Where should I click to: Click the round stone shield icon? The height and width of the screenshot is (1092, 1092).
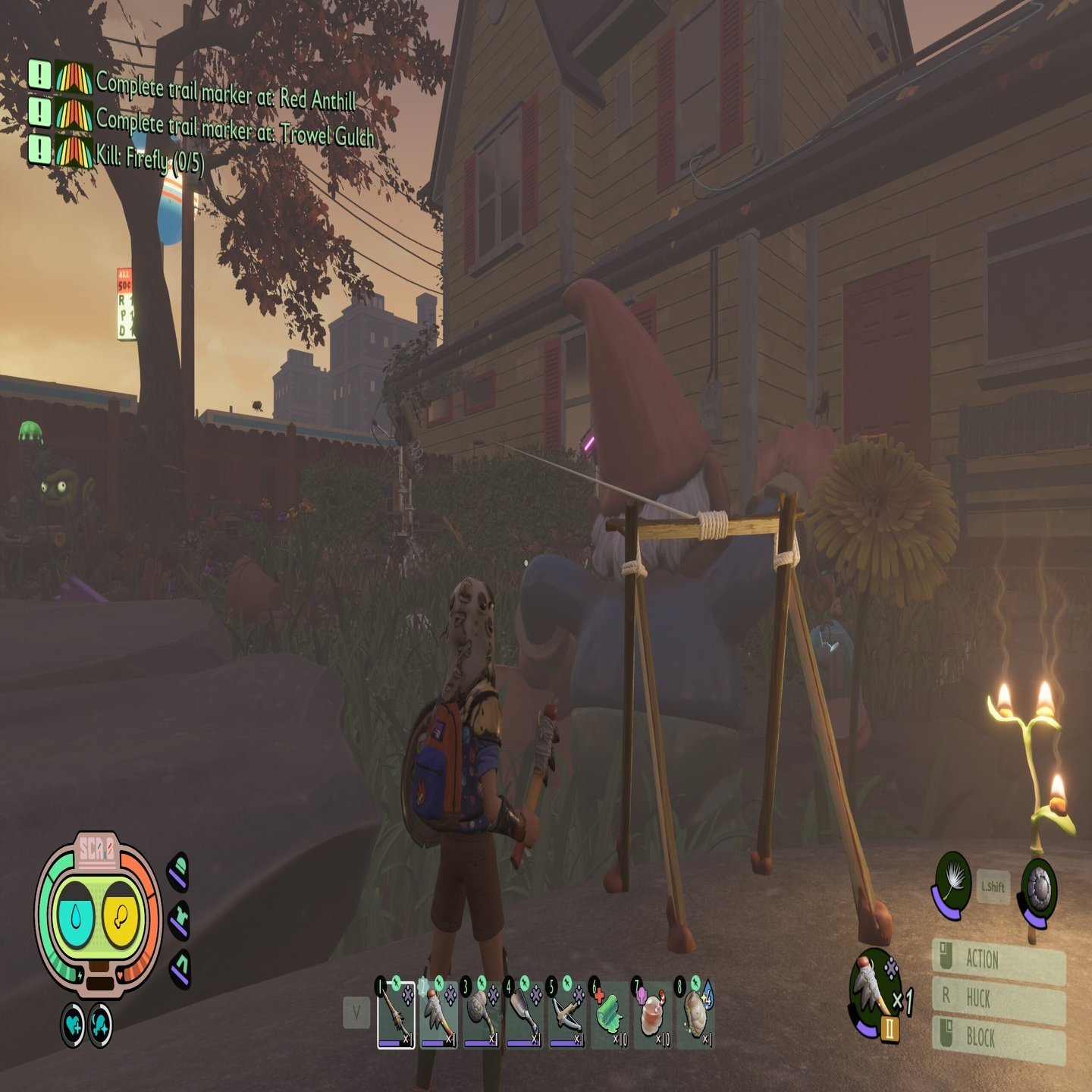tap(1038, 889)
